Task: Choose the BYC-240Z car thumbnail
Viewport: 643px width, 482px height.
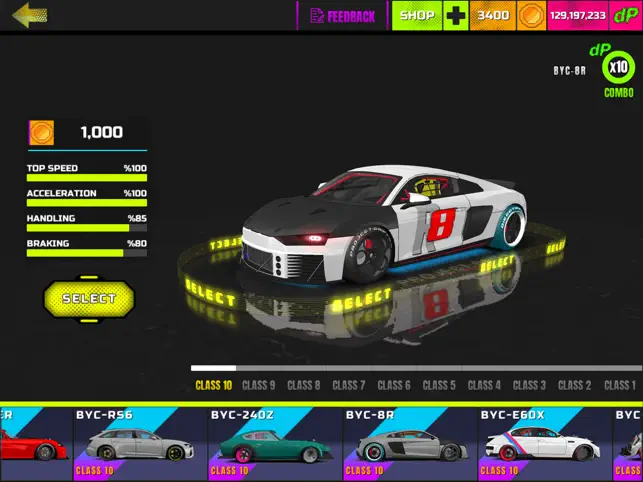Action: (274, 444)
